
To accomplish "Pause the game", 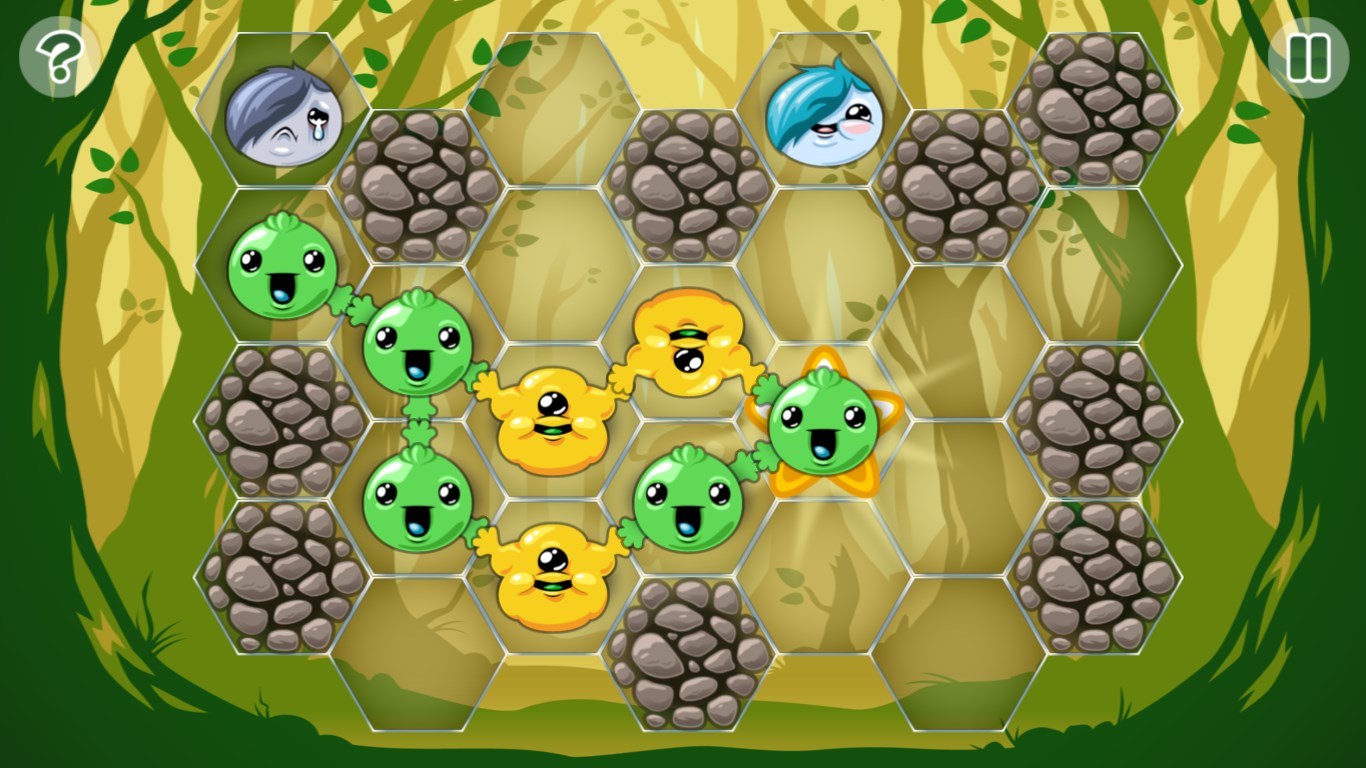I will point(1308,58).
